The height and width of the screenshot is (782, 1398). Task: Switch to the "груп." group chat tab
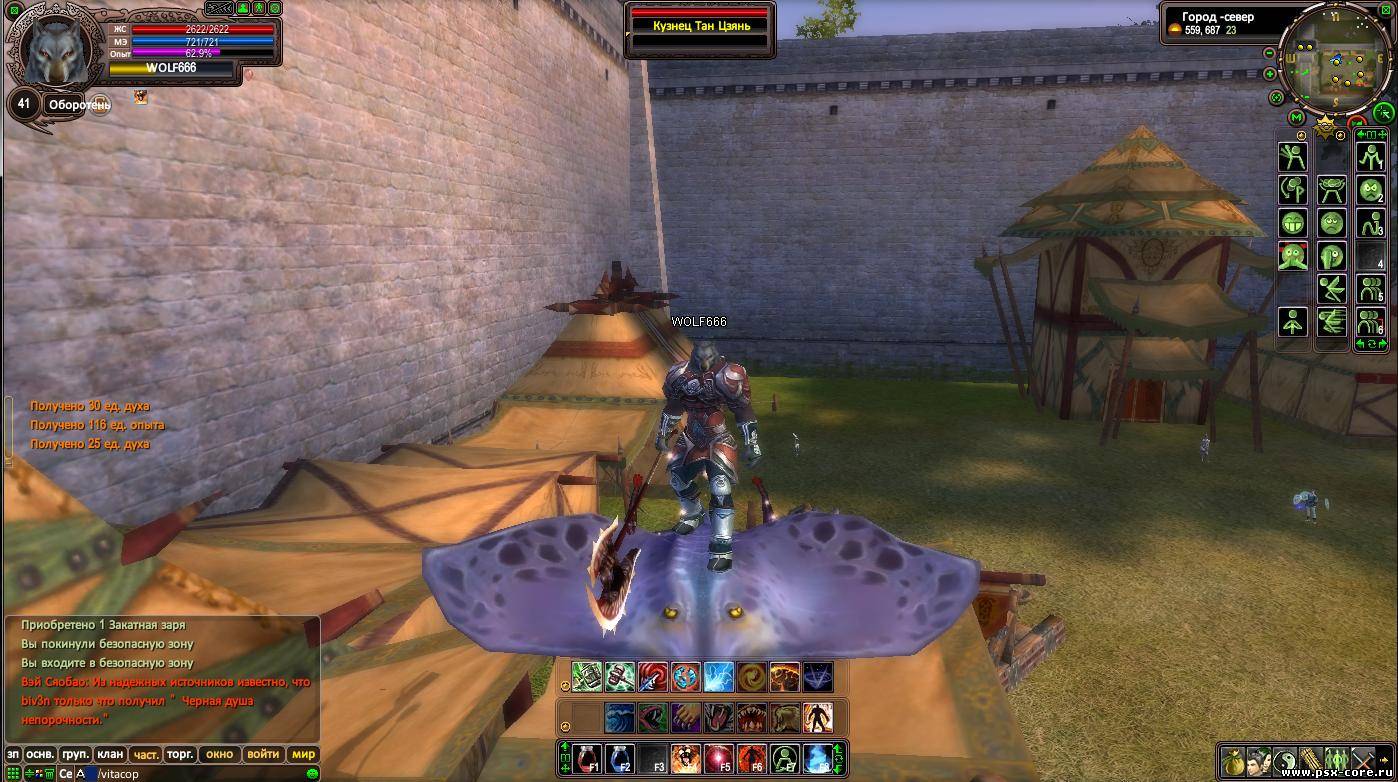coord(75,754)
